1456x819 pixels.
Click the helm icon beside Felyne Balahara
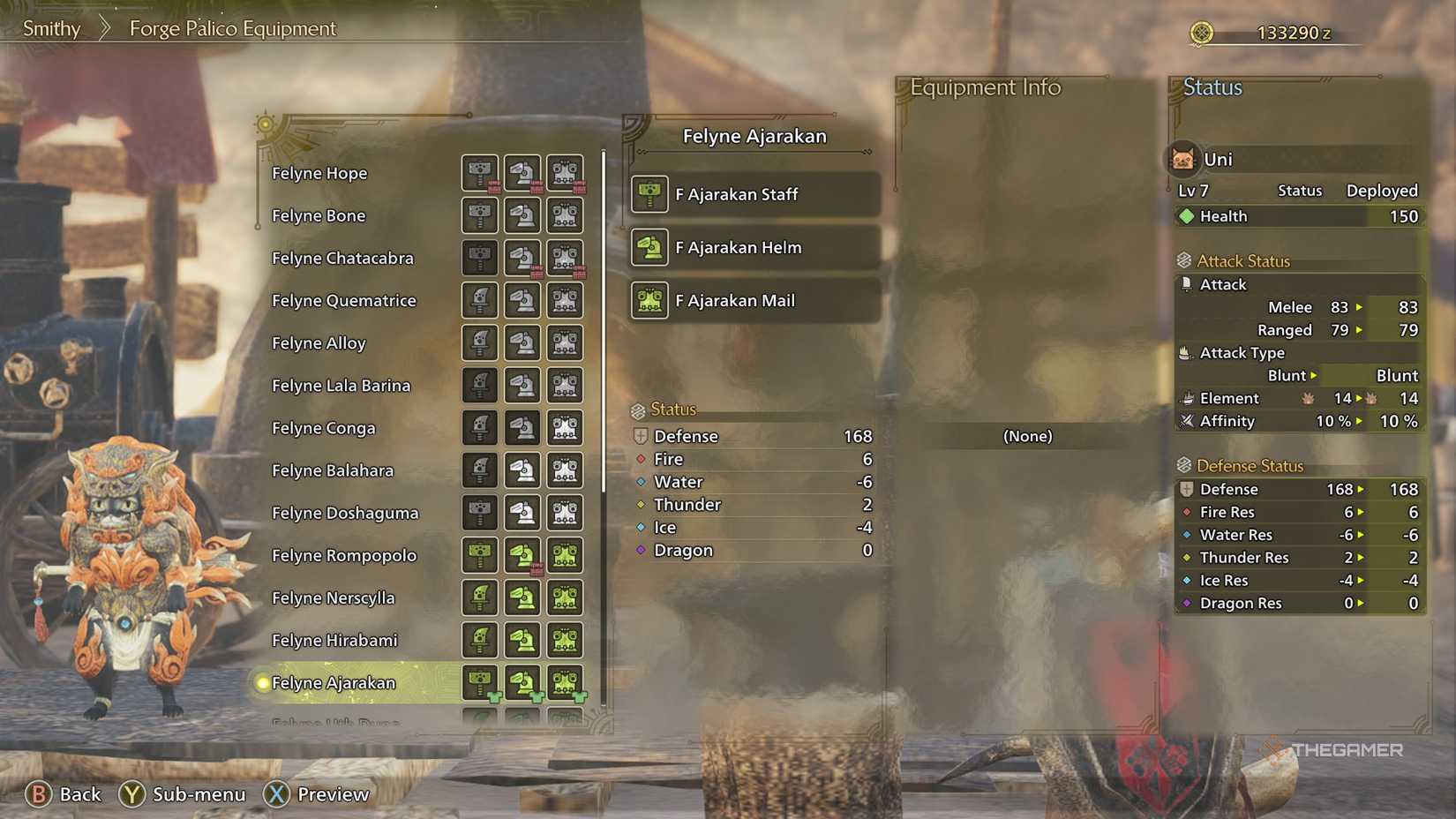pyautogui.click(x=522, y=470)
